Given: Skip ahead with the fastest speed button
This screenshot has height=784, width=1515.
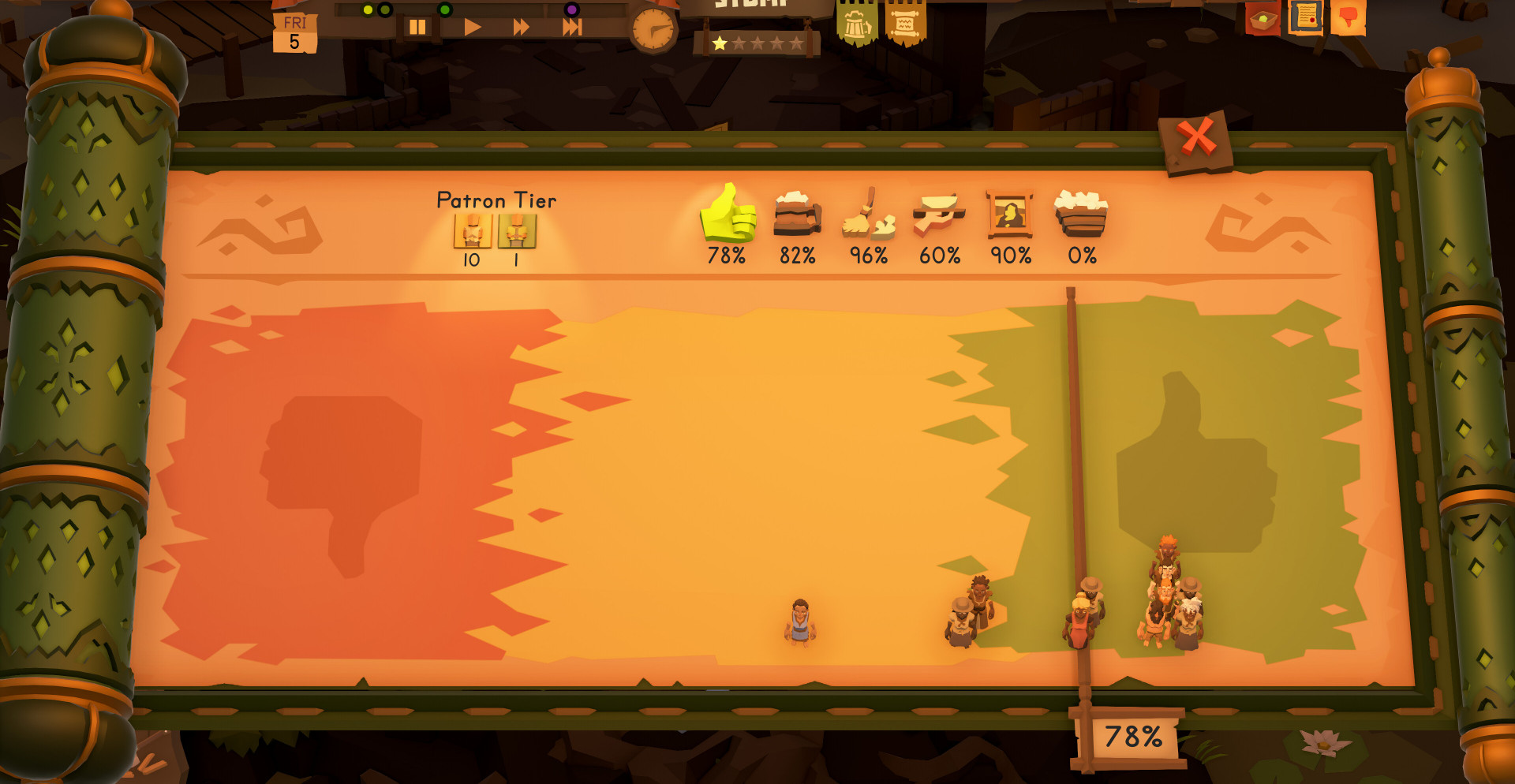Looking at the screenshot, I should pos(572,28).
